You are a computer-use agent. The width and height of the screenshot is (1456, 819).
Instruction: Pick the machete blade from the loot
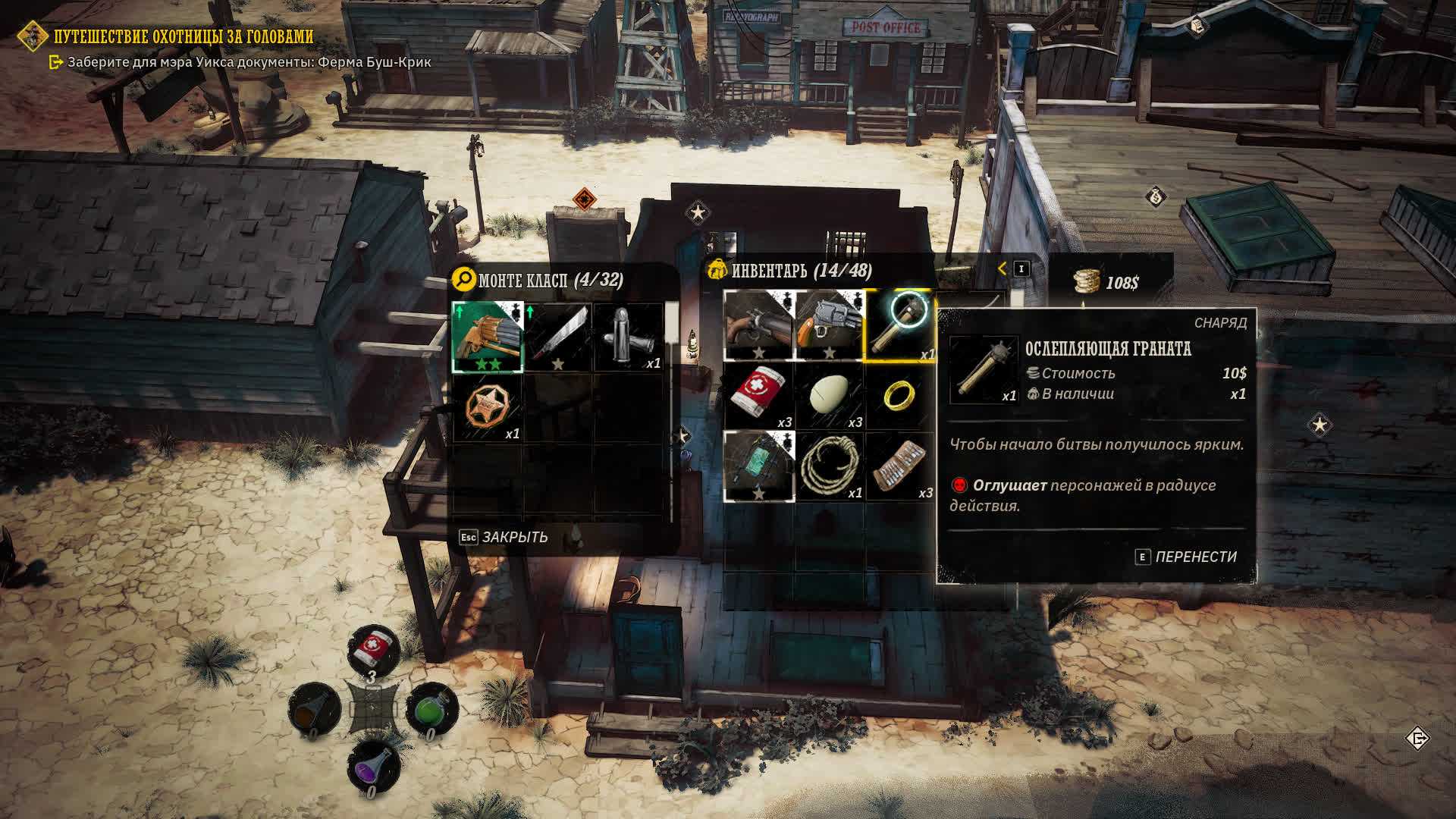(558, 337)
